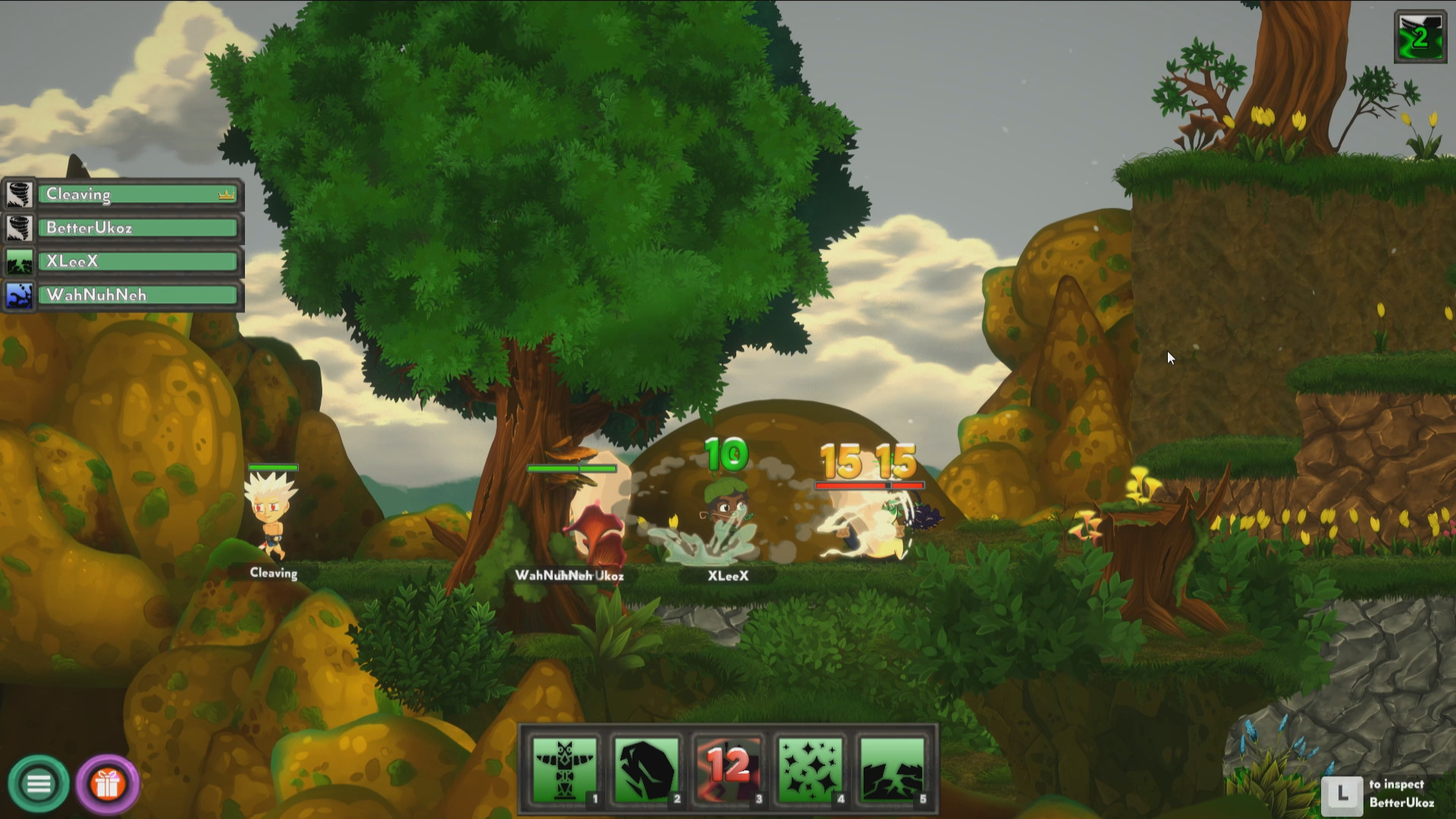This screenshot has width=1456, height=819.
Task: Click the crown icon on Cleaving's bar
Action: coord(224,195)
